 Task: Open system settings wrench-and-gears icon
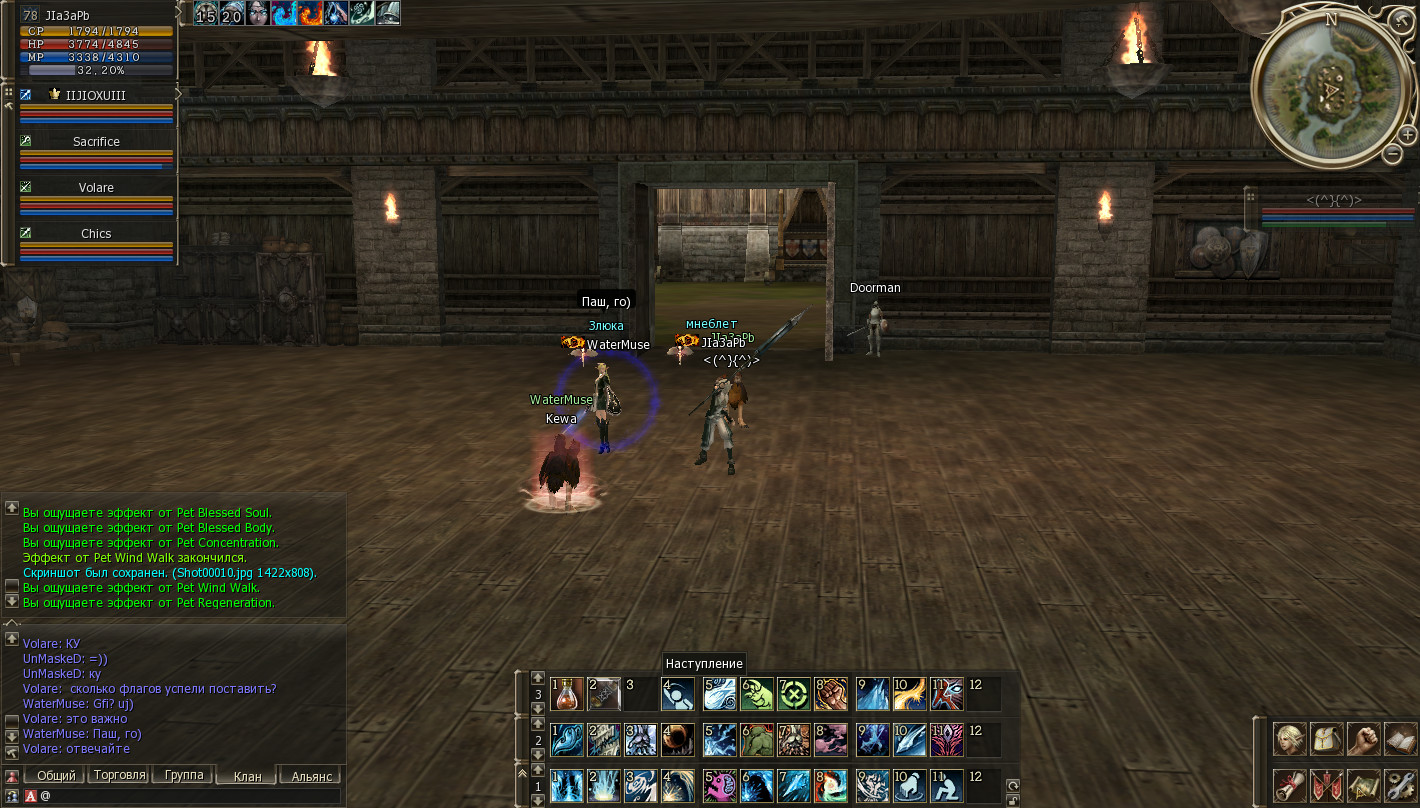click(1399, 785)
